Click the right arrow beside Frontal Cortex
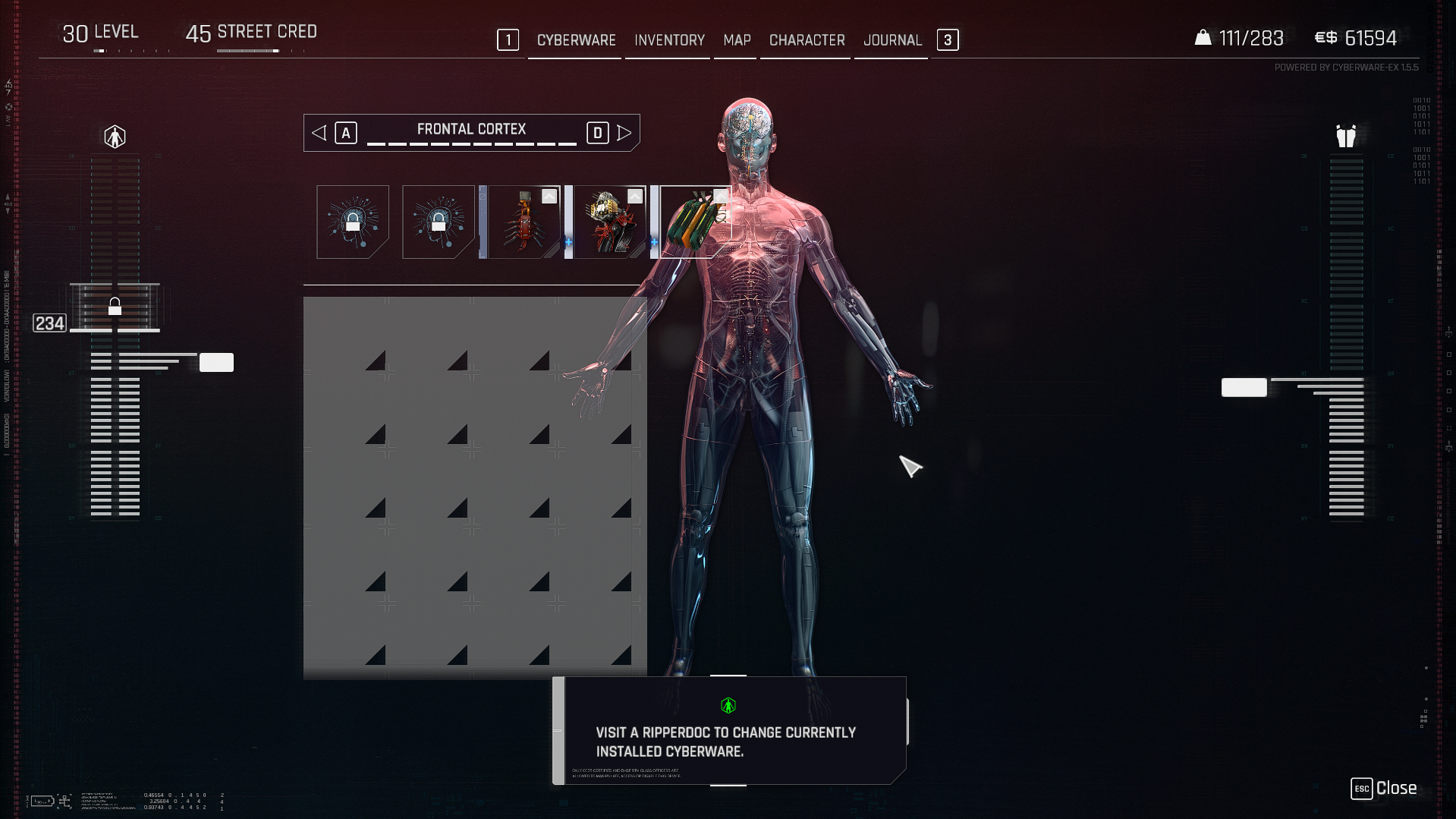This screenshot has width=1456, height=819. (624, 133)
